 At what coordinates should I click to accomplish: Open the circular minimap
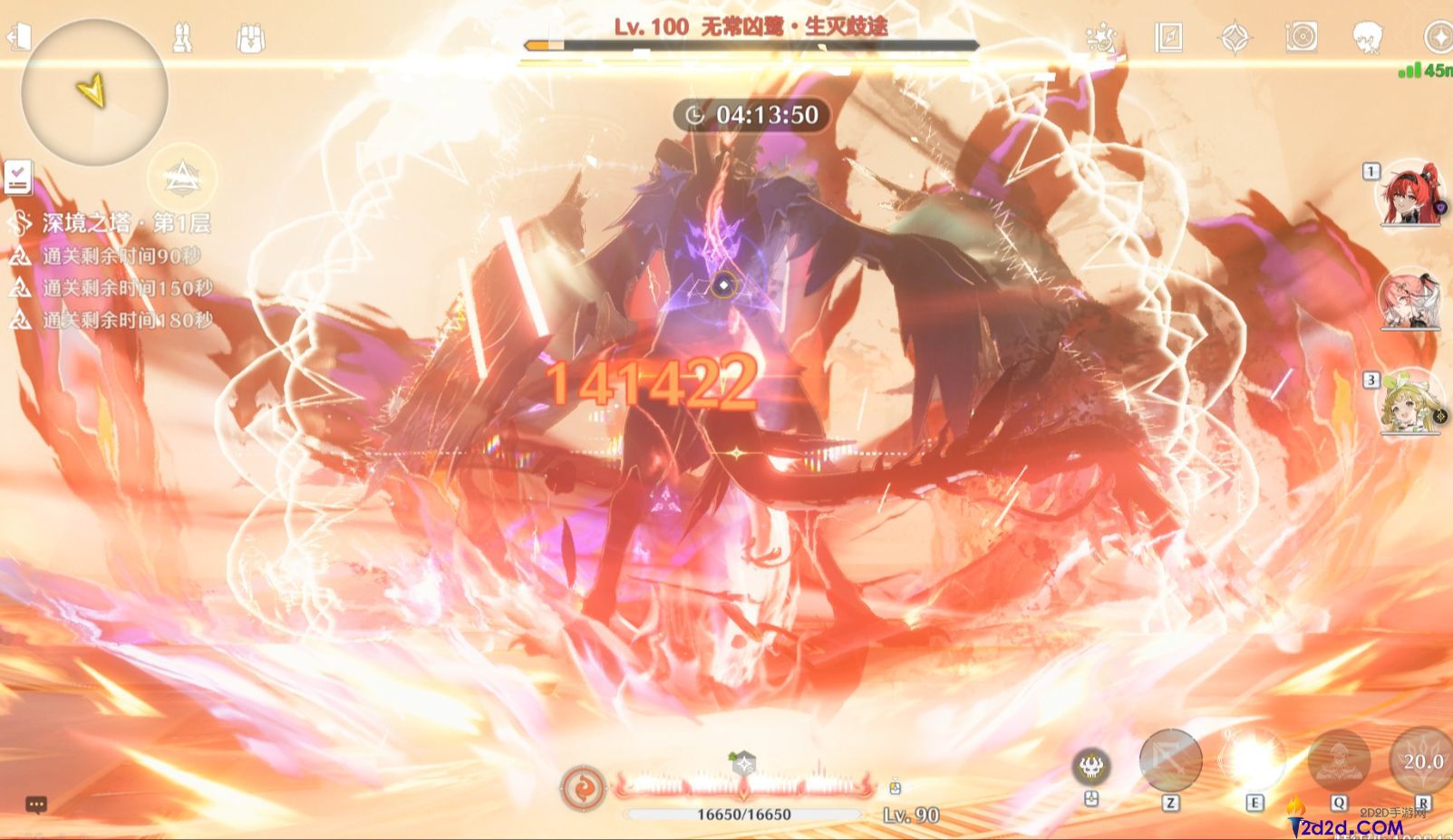point(94,92)
